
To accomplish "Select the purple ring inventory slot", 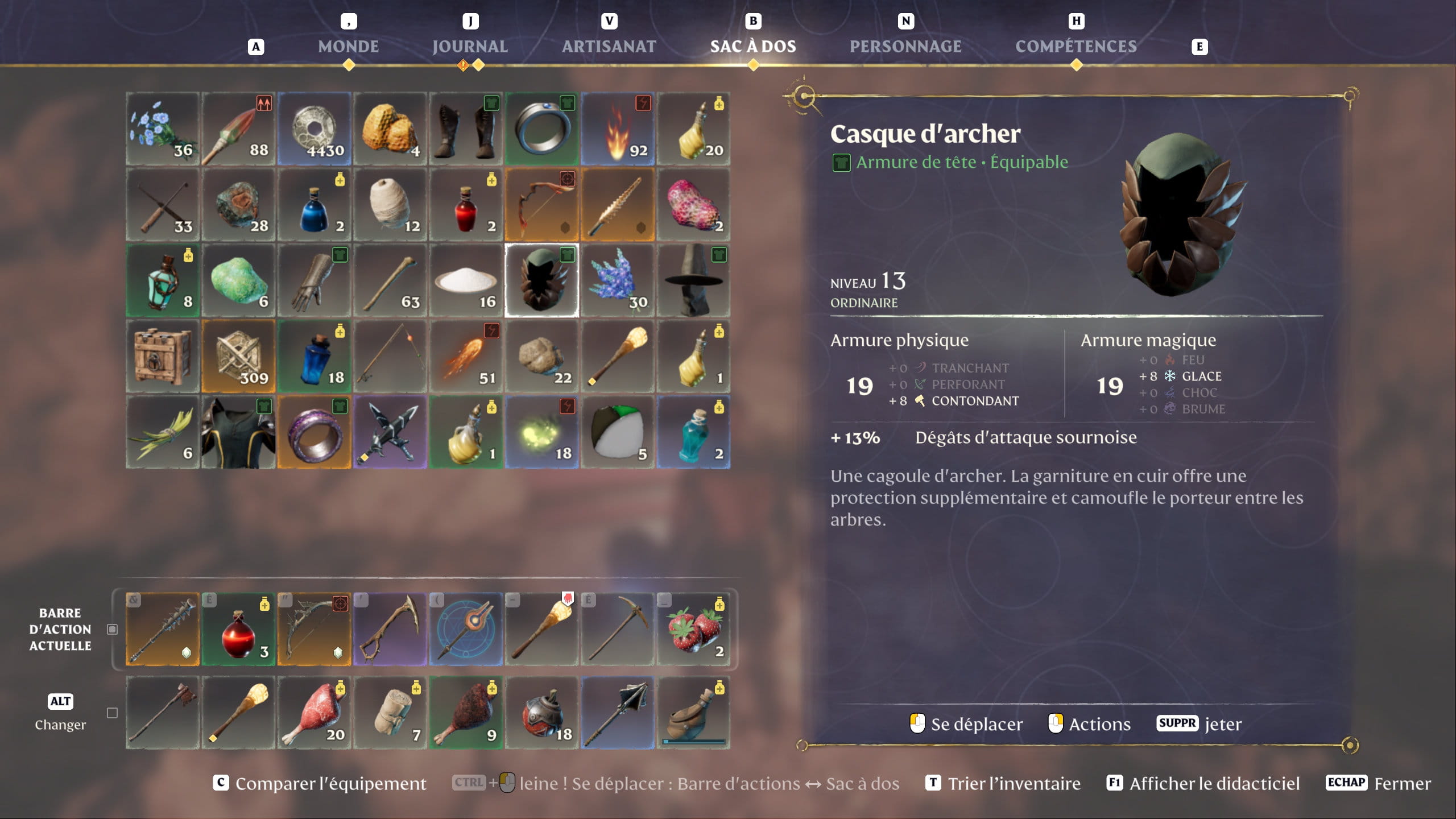I will coord(314,432).
